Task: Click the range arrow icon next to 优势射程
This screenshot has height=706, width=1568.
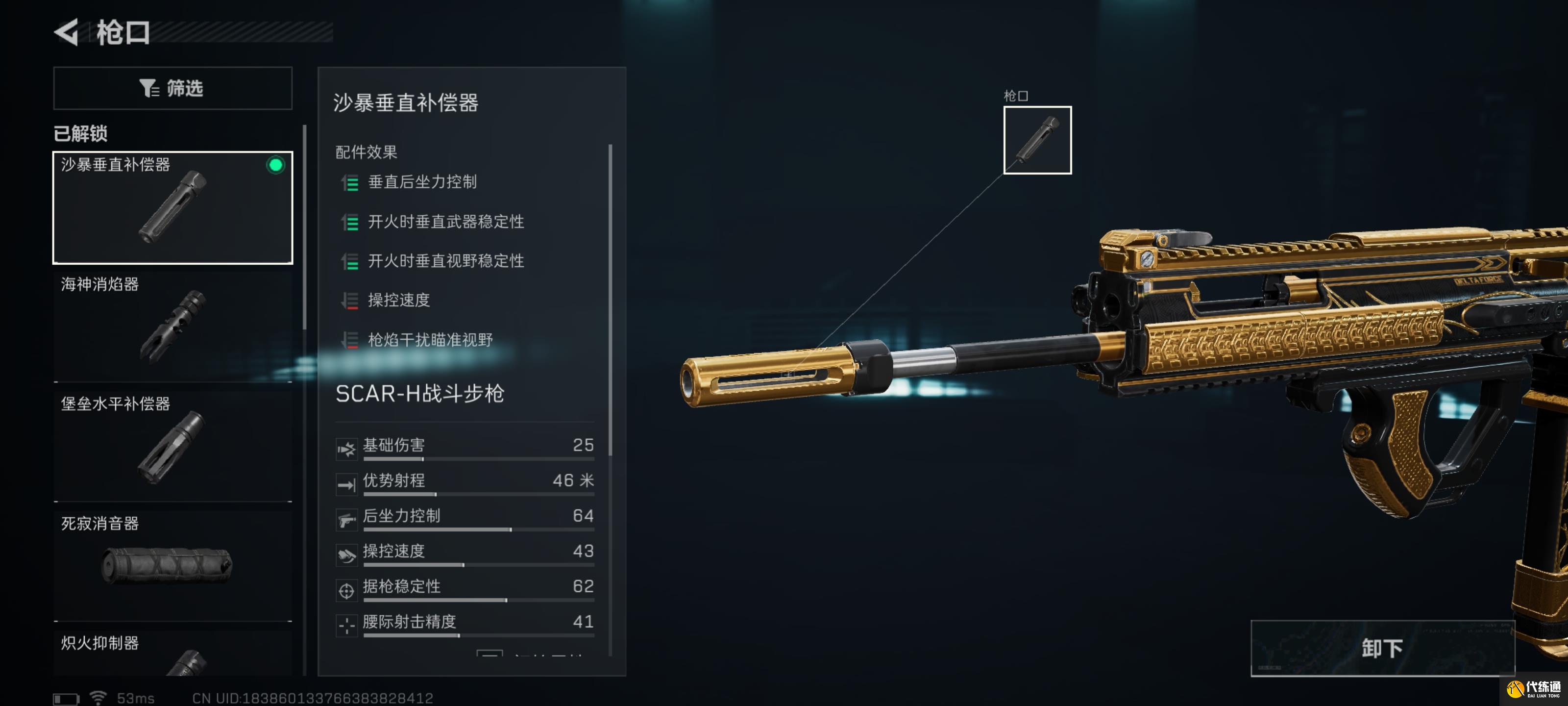Action: [x=347, y=485]
